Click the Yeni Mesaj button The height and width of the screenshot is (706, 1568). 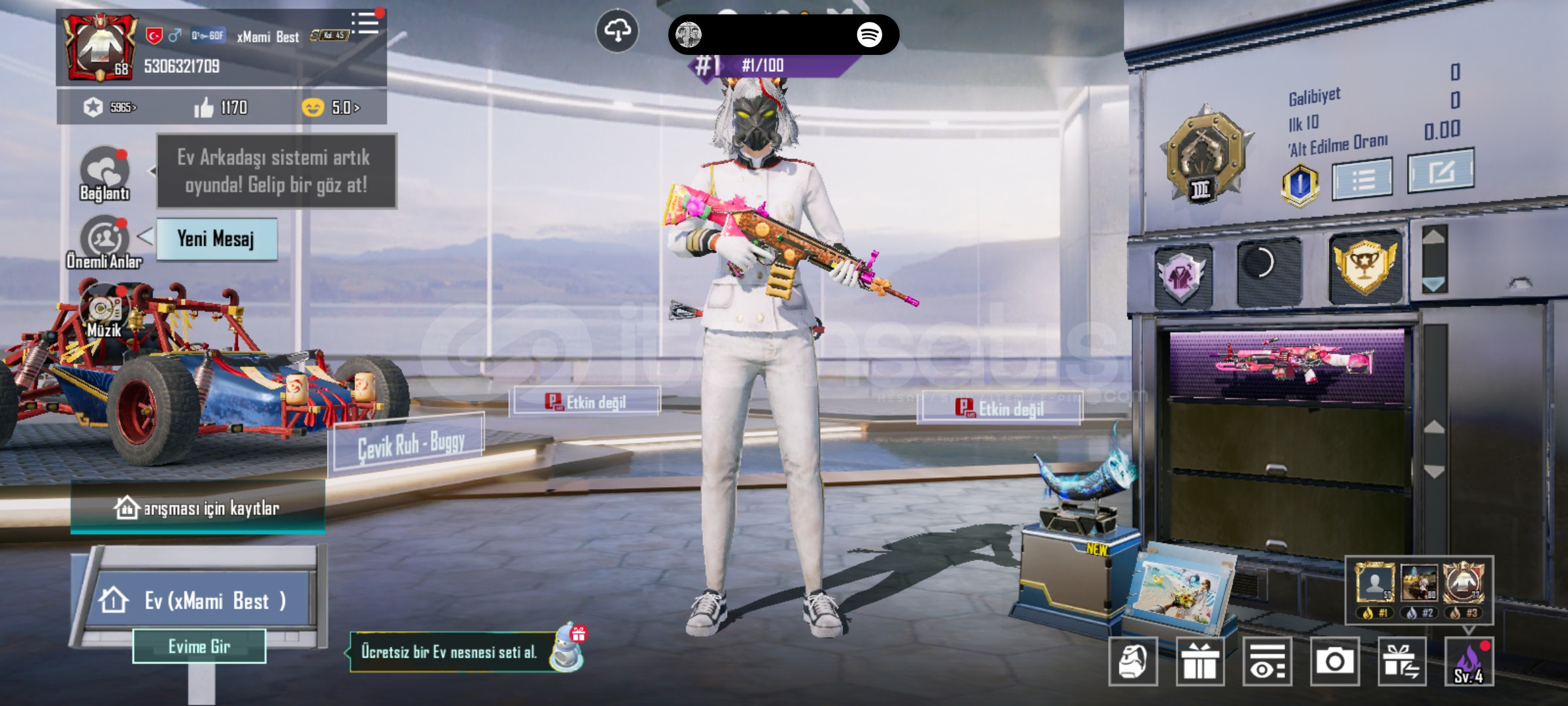216,239
